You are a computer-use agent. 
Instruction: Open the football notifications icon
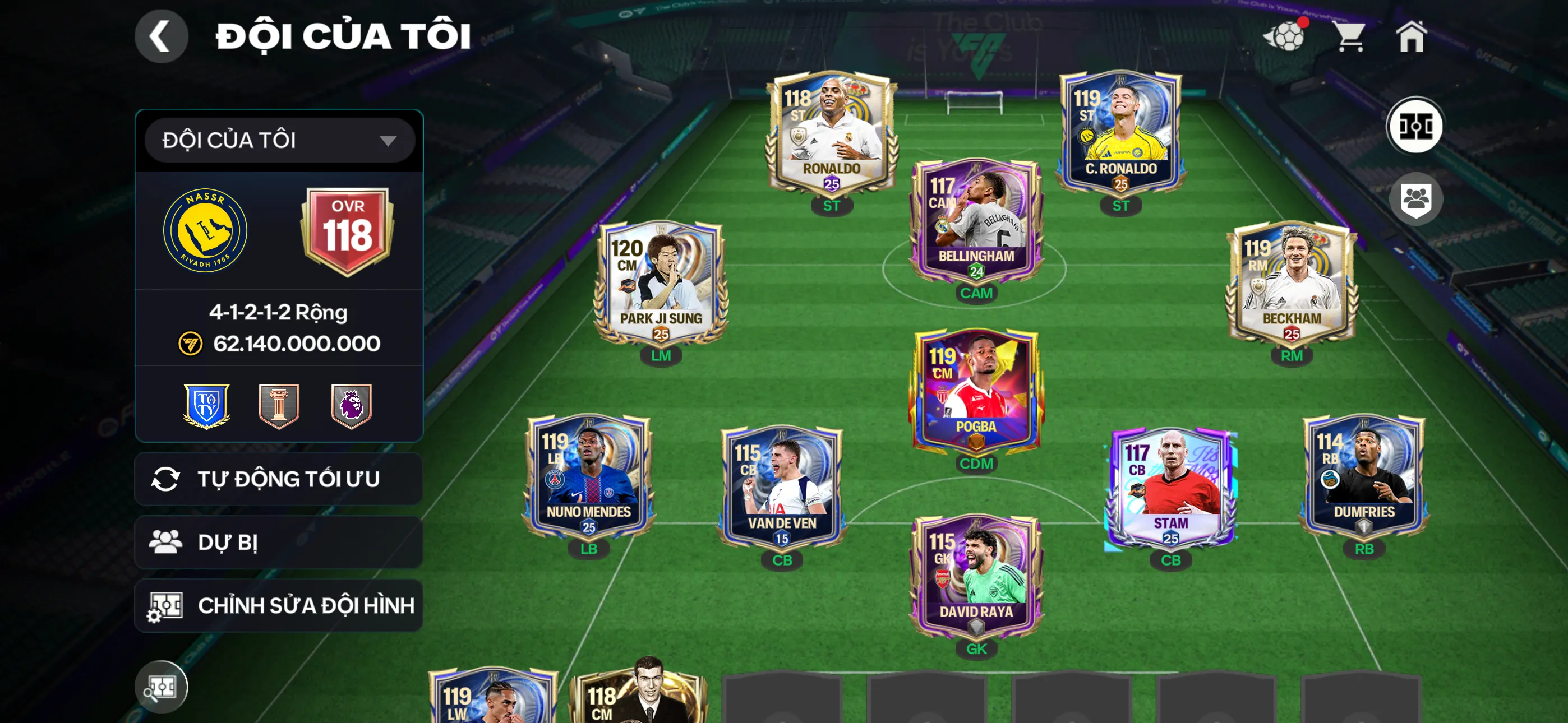[x=1284, y=36]
